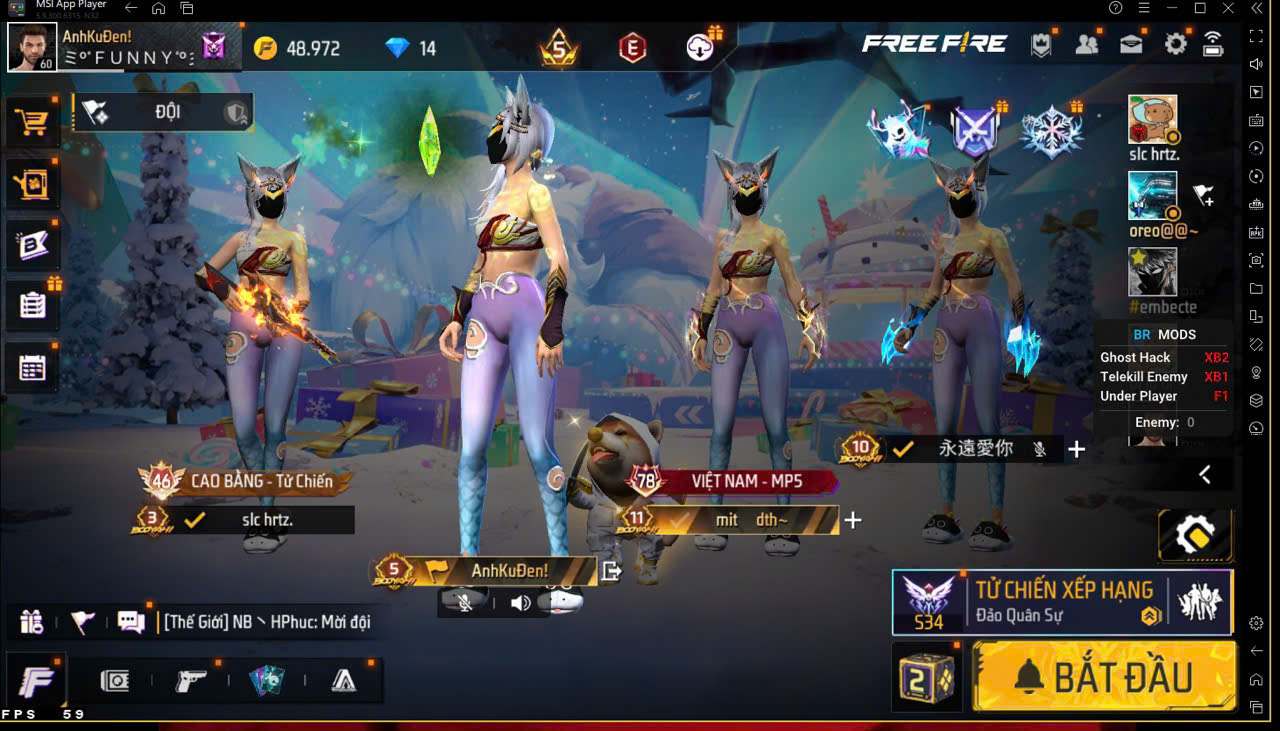Image resolution: width=1280 pixels, height=731 pixels.
Task: Start the match with BẮT ĐẦU
Action: click(1104, 677)
